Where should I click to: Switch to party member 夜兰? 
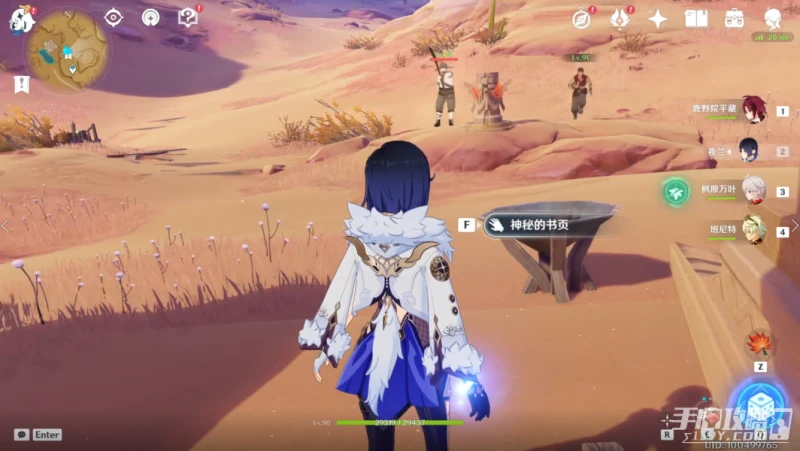[749, 150]
